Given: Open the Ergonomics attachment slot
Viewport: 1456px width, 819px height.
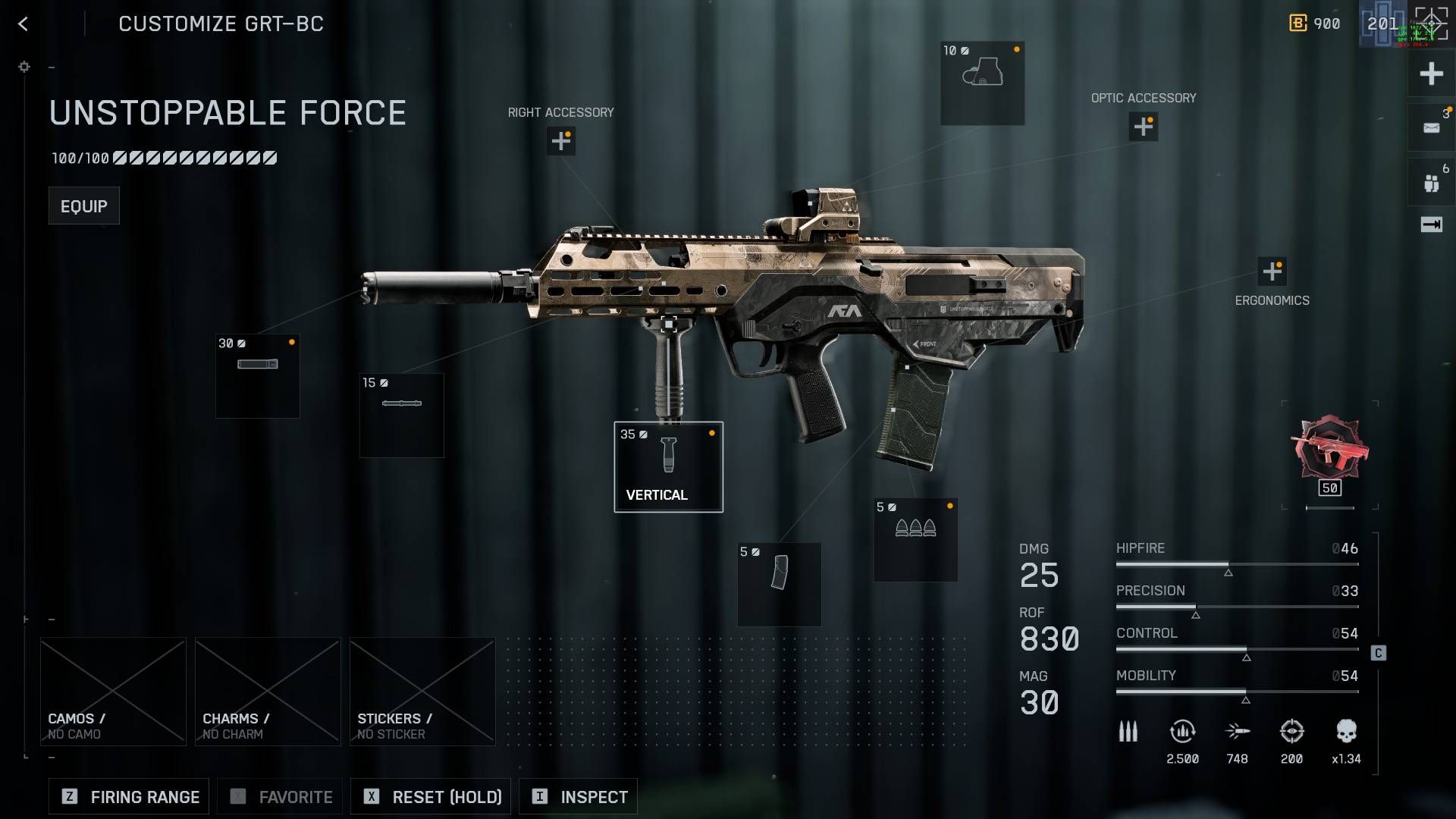Looking at the screenshot, I should pyautogui.click(x=1272, y=269).
